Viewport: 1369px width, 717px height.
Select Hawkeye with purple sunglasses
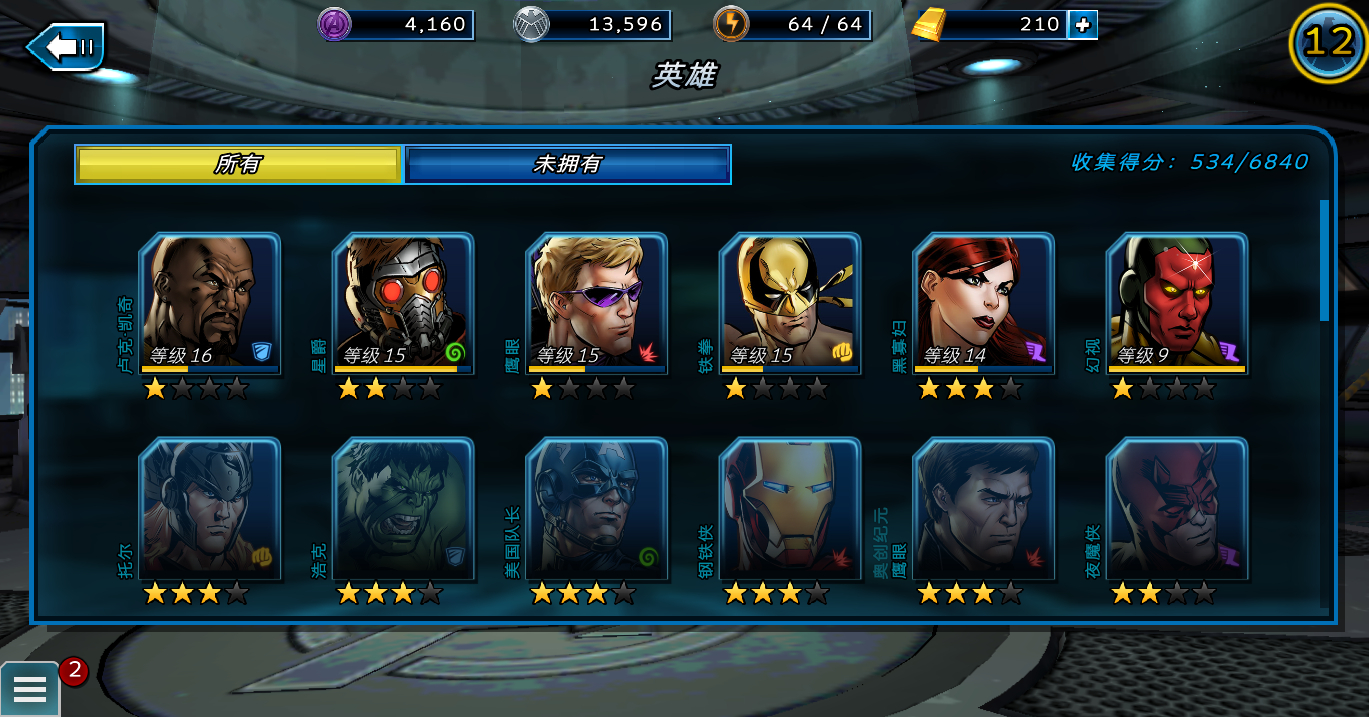pyautogui.click(x=597, y=303)
